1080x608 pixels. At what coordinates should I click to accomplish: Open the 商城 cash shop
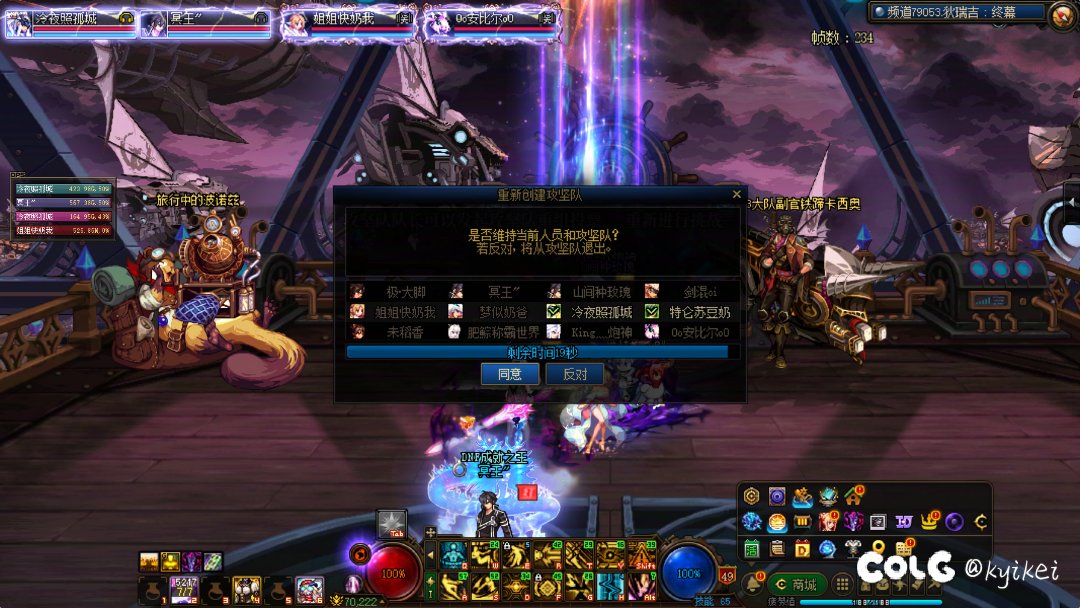point(796,584)
